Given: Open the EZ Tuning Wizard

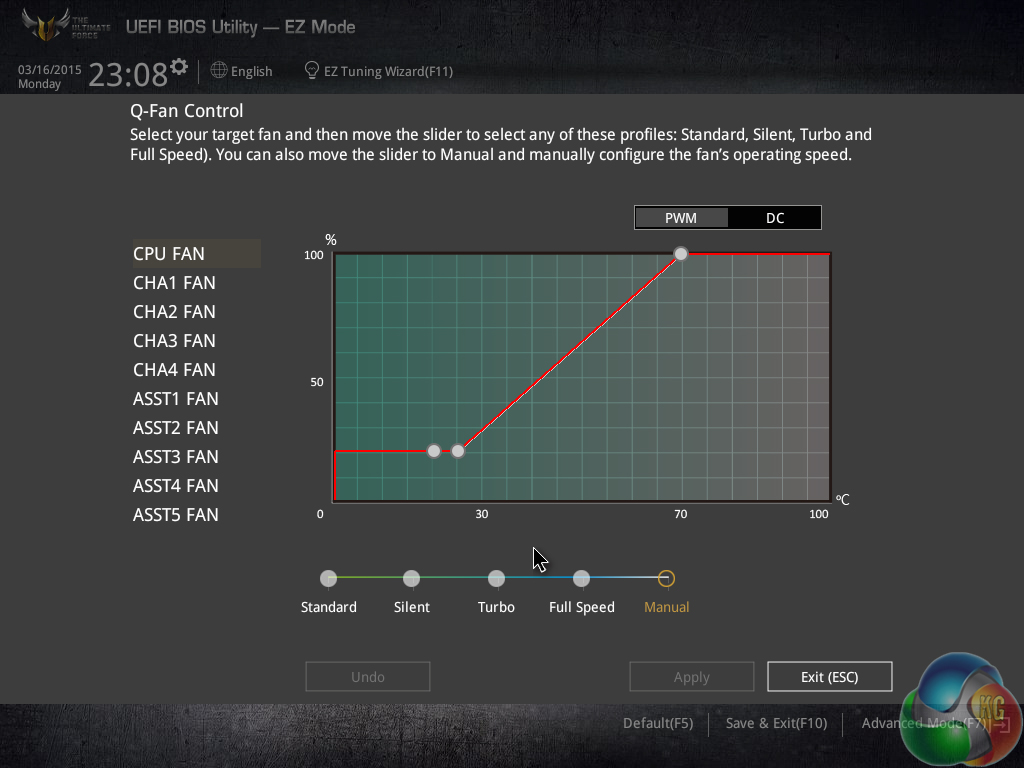Looking at the screenshot, I should coord(379,71).
